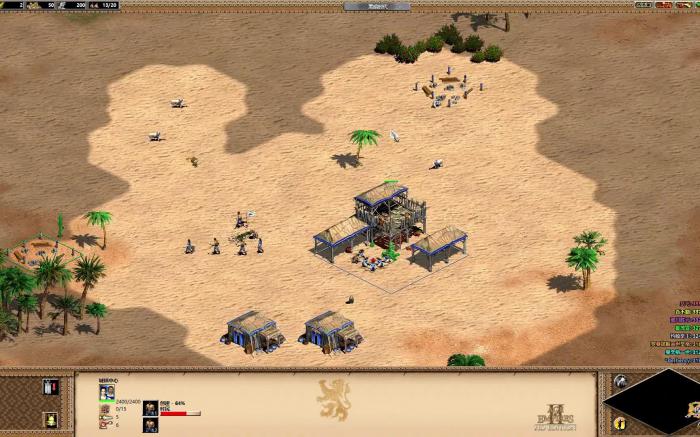Click the selected Town Center portrait
700x437 pixels.
(x=106, y=393)
